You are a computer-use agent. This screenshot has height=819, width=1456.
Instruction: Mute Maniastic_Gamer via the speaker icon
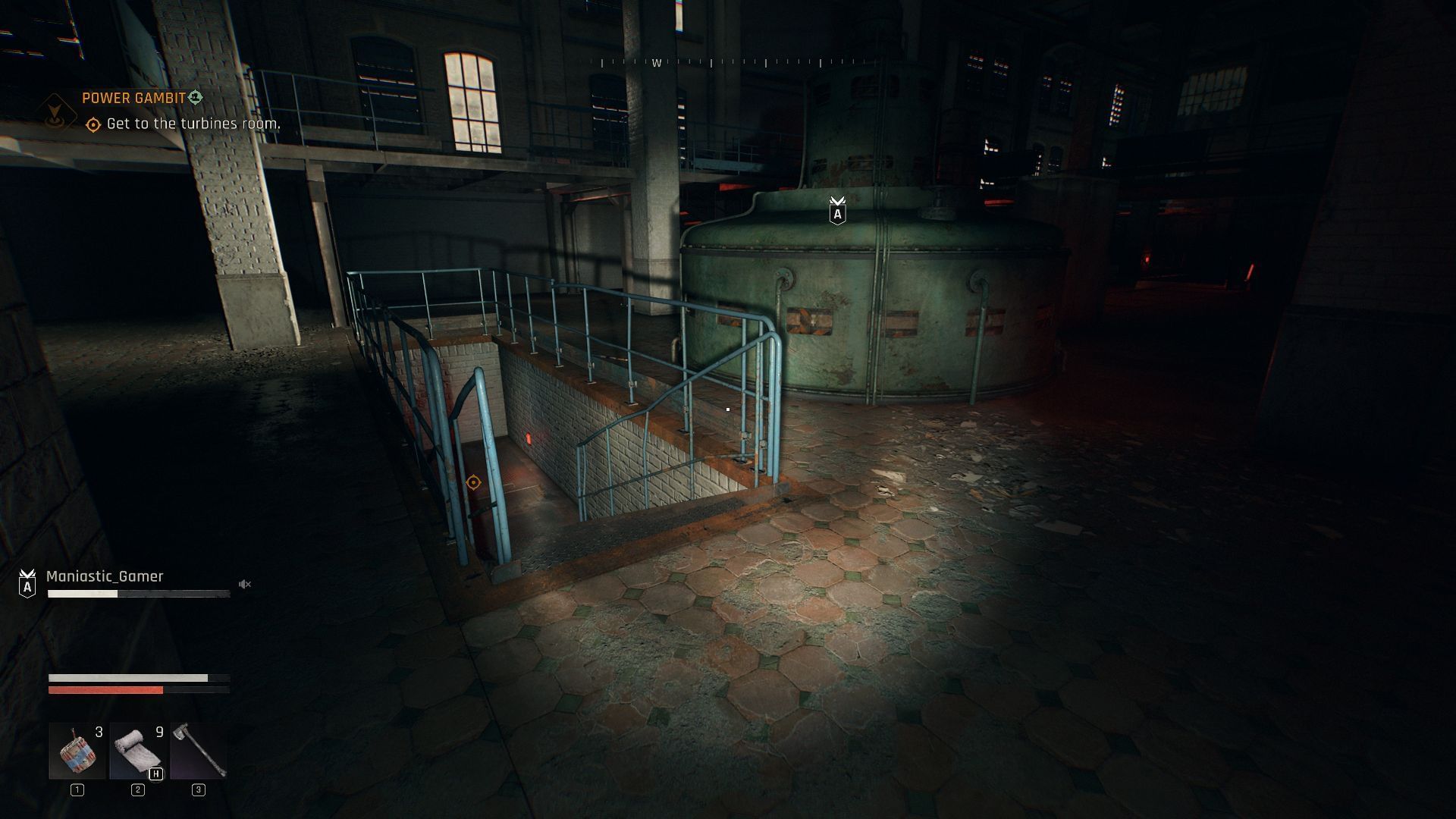[245, 584]
